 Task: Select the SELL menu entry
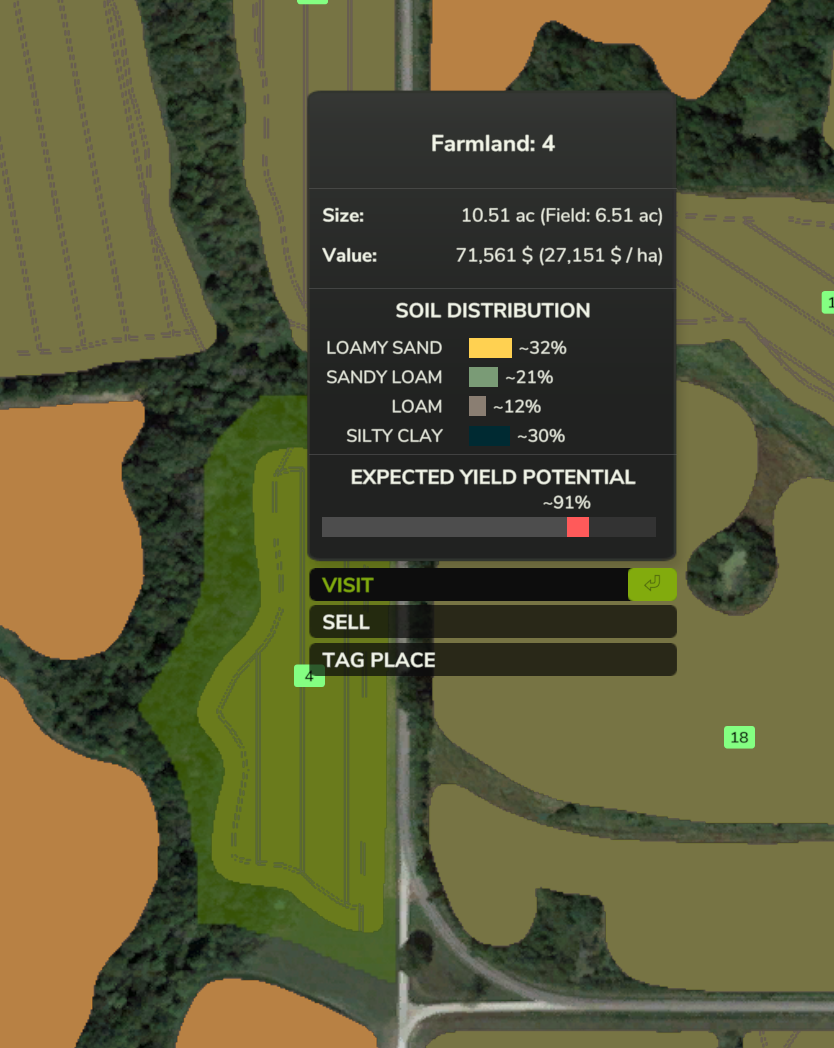coord(492,622)
